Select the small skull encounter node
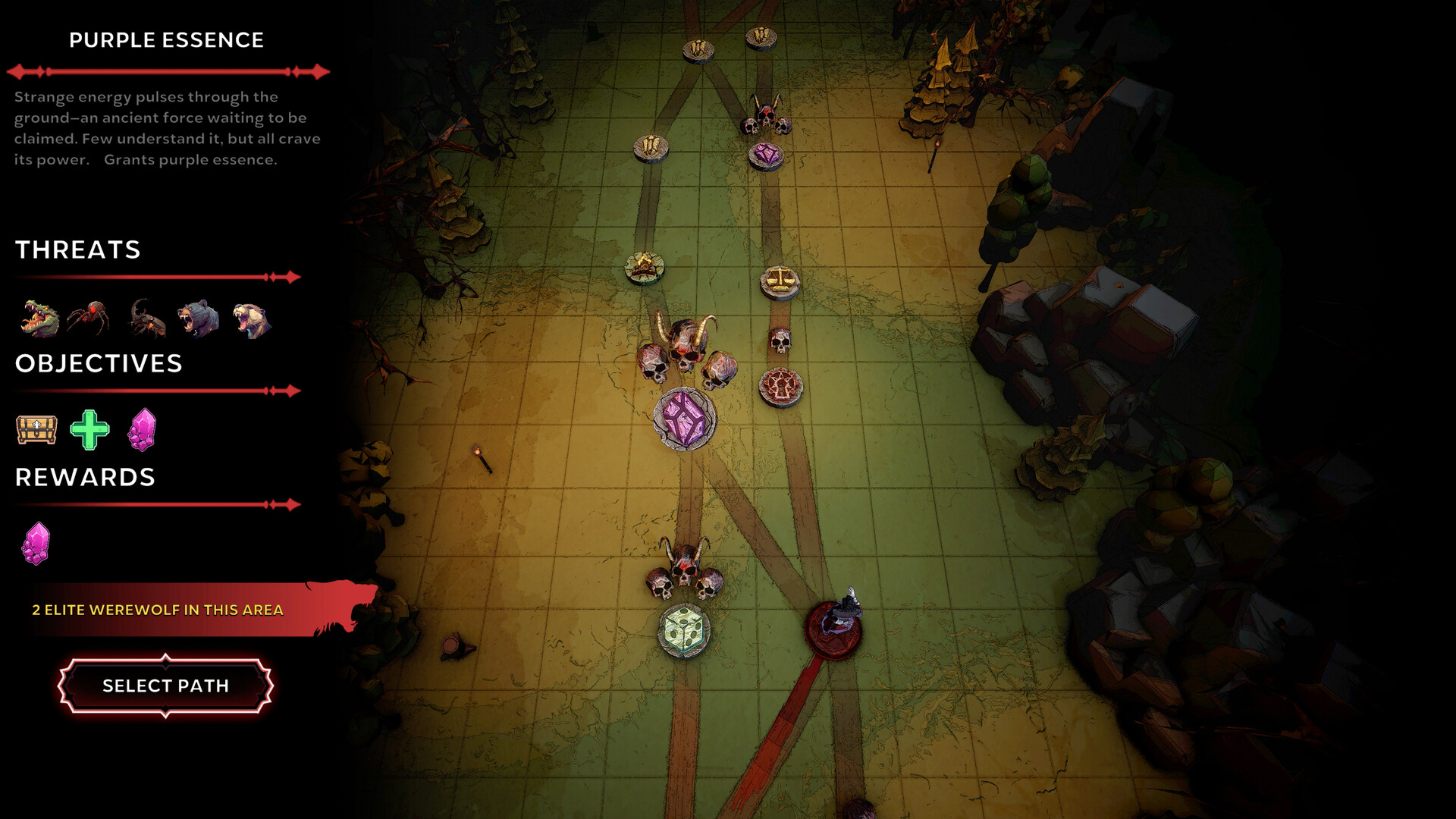Image resolution: width=1456 pixels, height=819 pixels. (779, 341)
